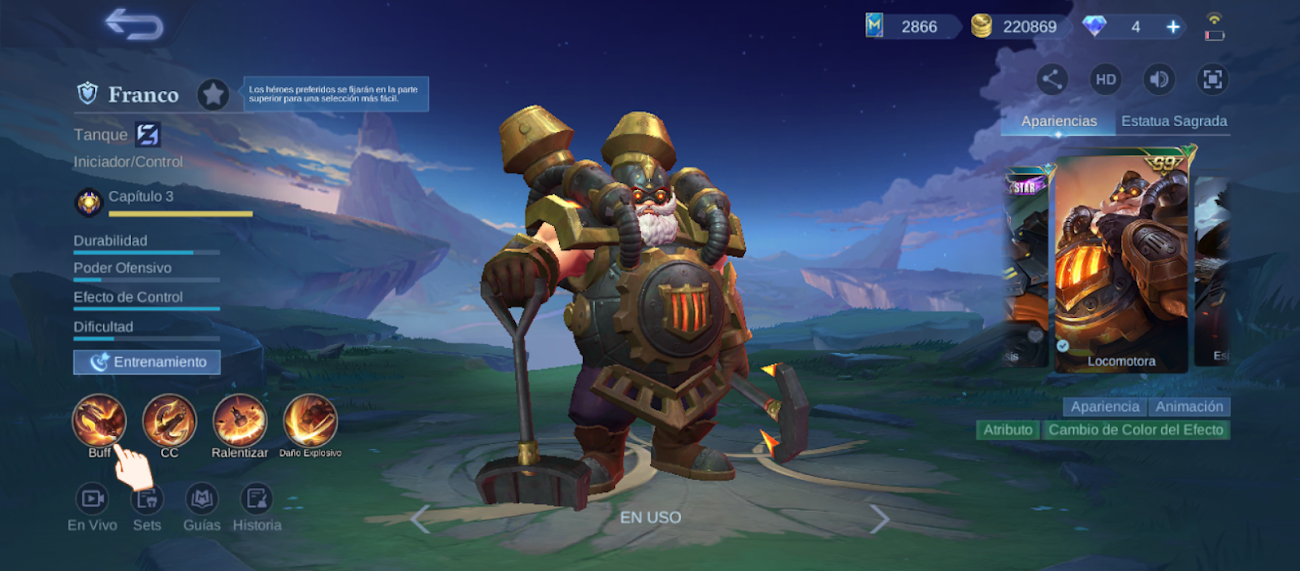Add diamonds with the plus button
The width and height of the screenshot is (1300, 571).
point(1173,27)
